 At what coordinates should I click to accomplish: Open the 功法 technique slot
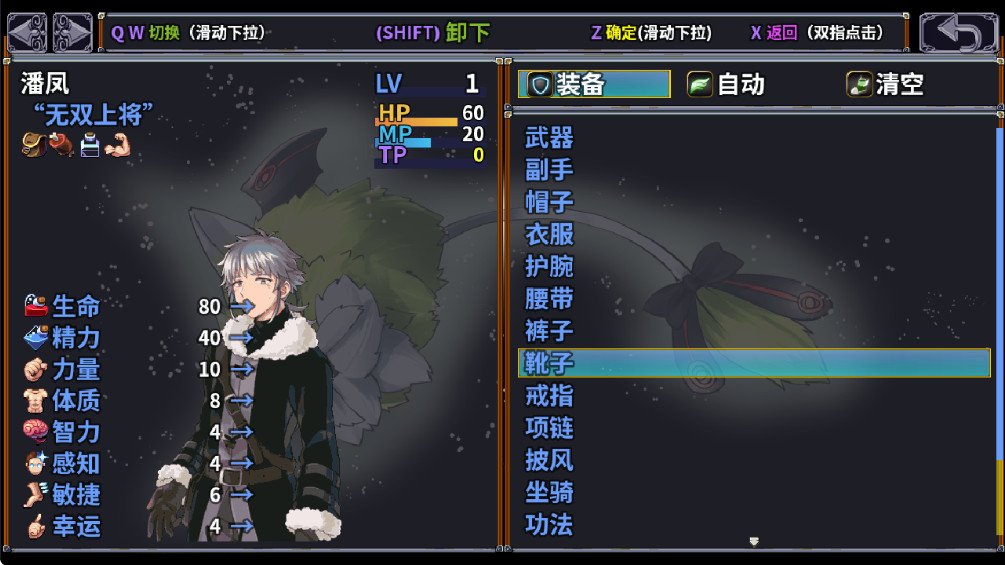point(550,524)
